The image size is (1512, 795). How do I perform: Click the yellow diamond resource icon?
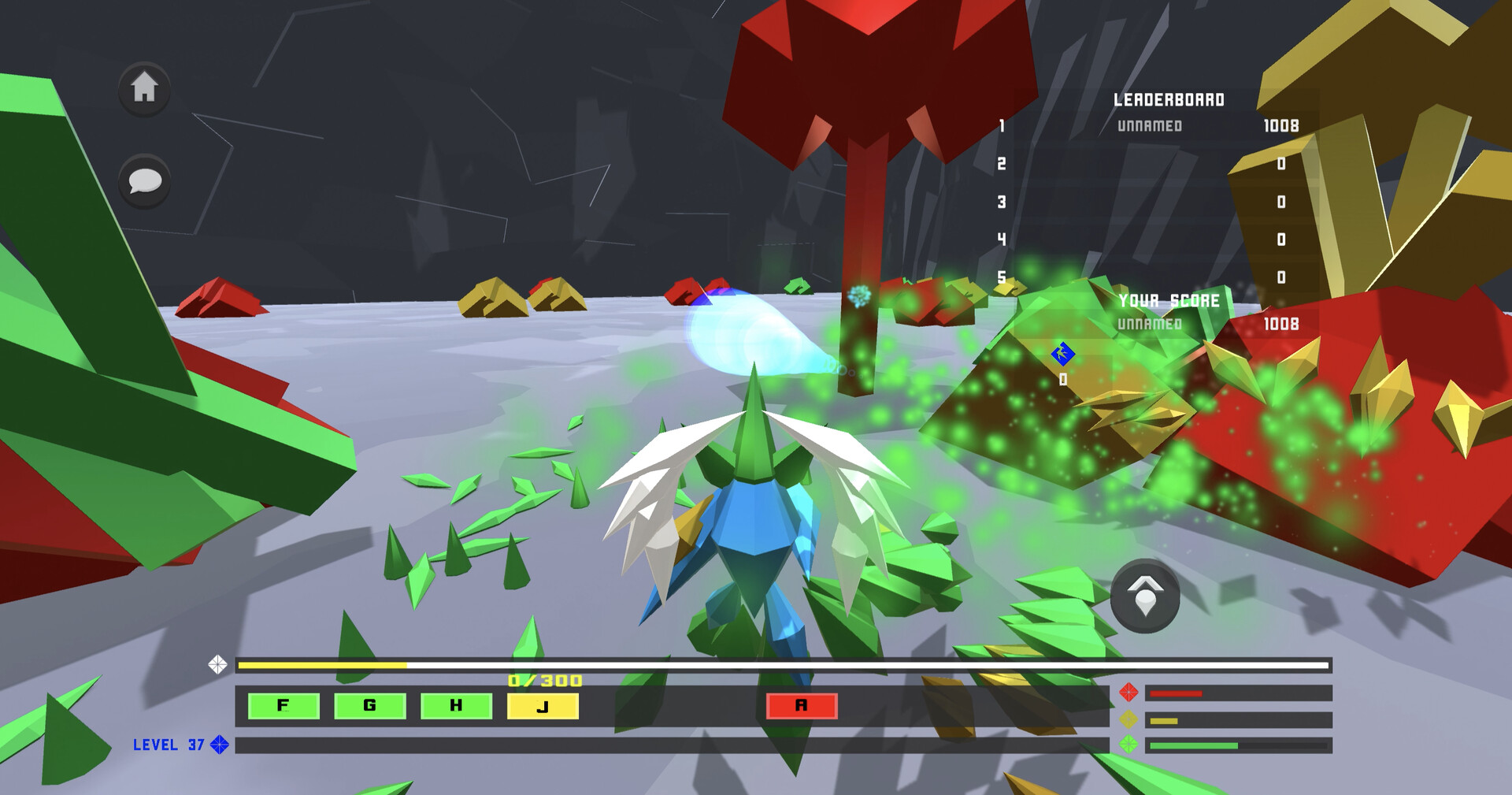click(1129, 720)
